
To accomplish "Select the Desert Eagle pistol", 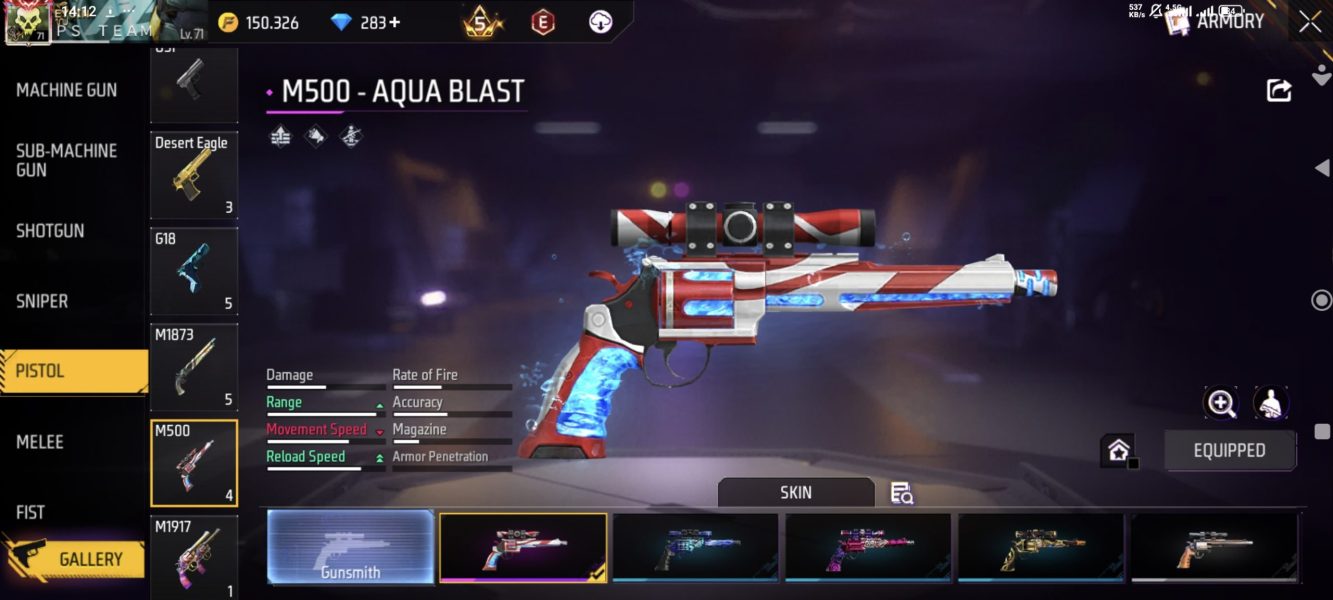I will (x=193, y=175).
